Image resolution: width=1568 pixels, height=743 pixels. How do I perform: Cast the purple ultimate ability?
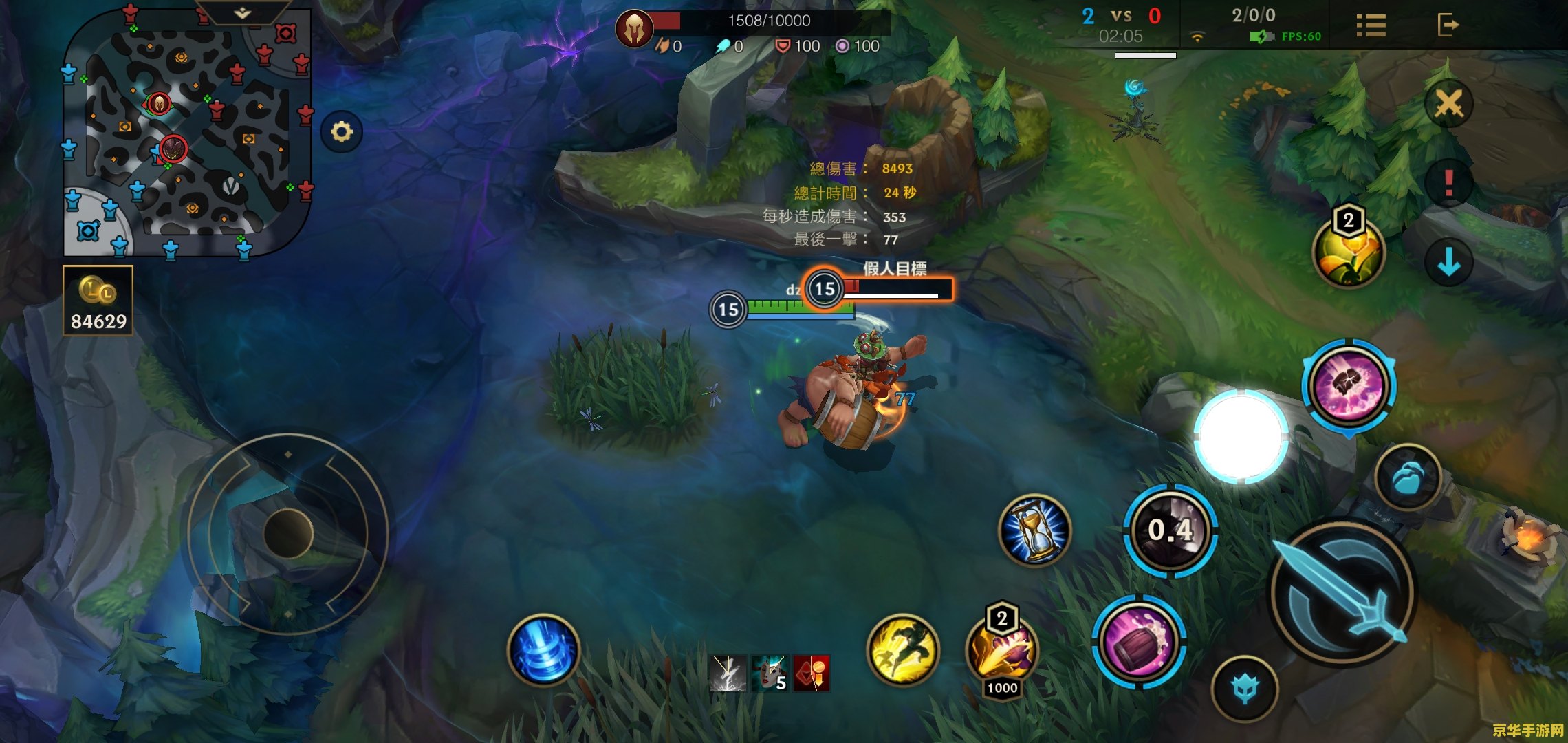(1349, 385)
